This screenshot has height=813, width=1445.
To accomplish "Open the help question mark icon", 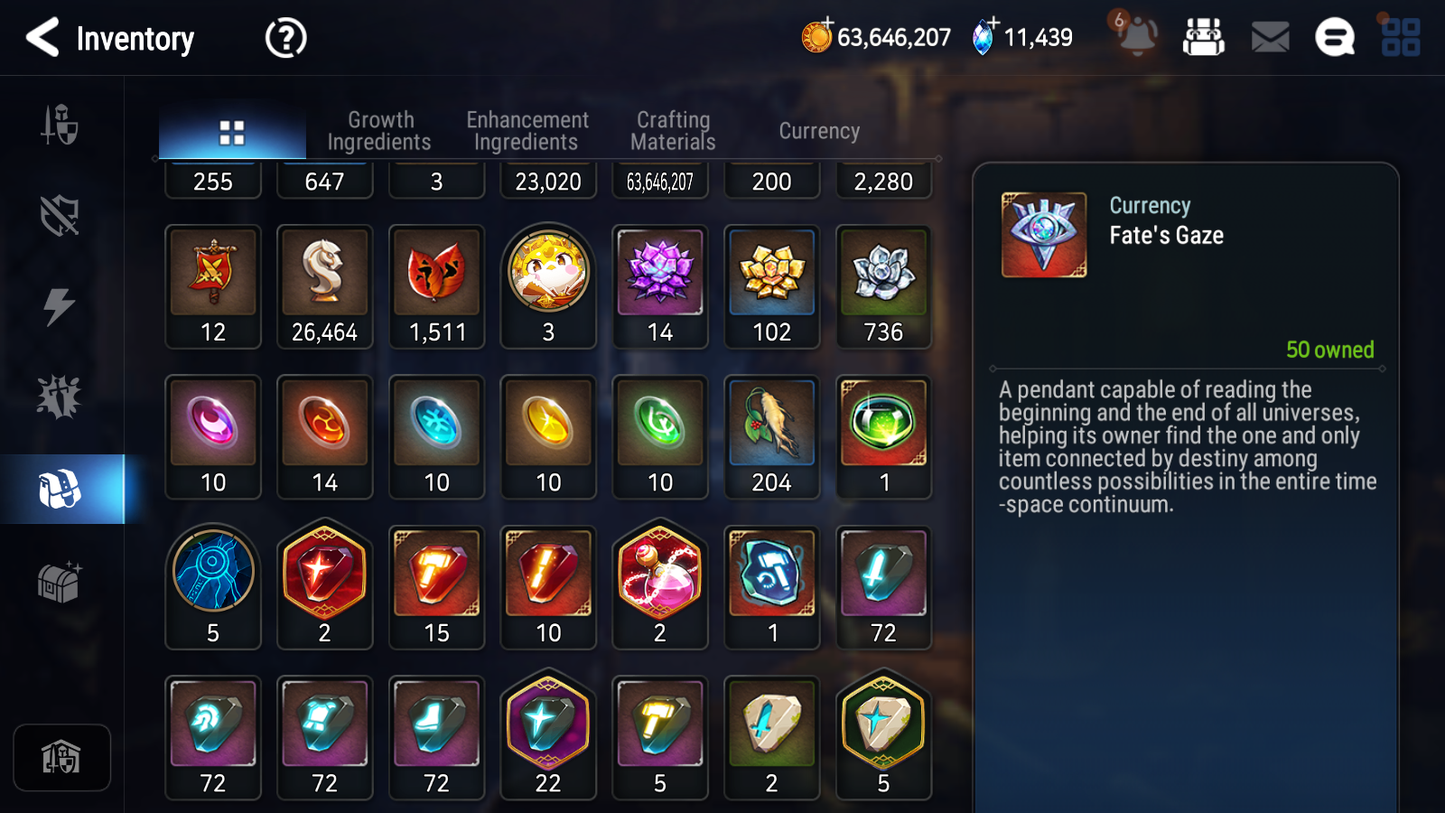I will [x=285, y=38].
